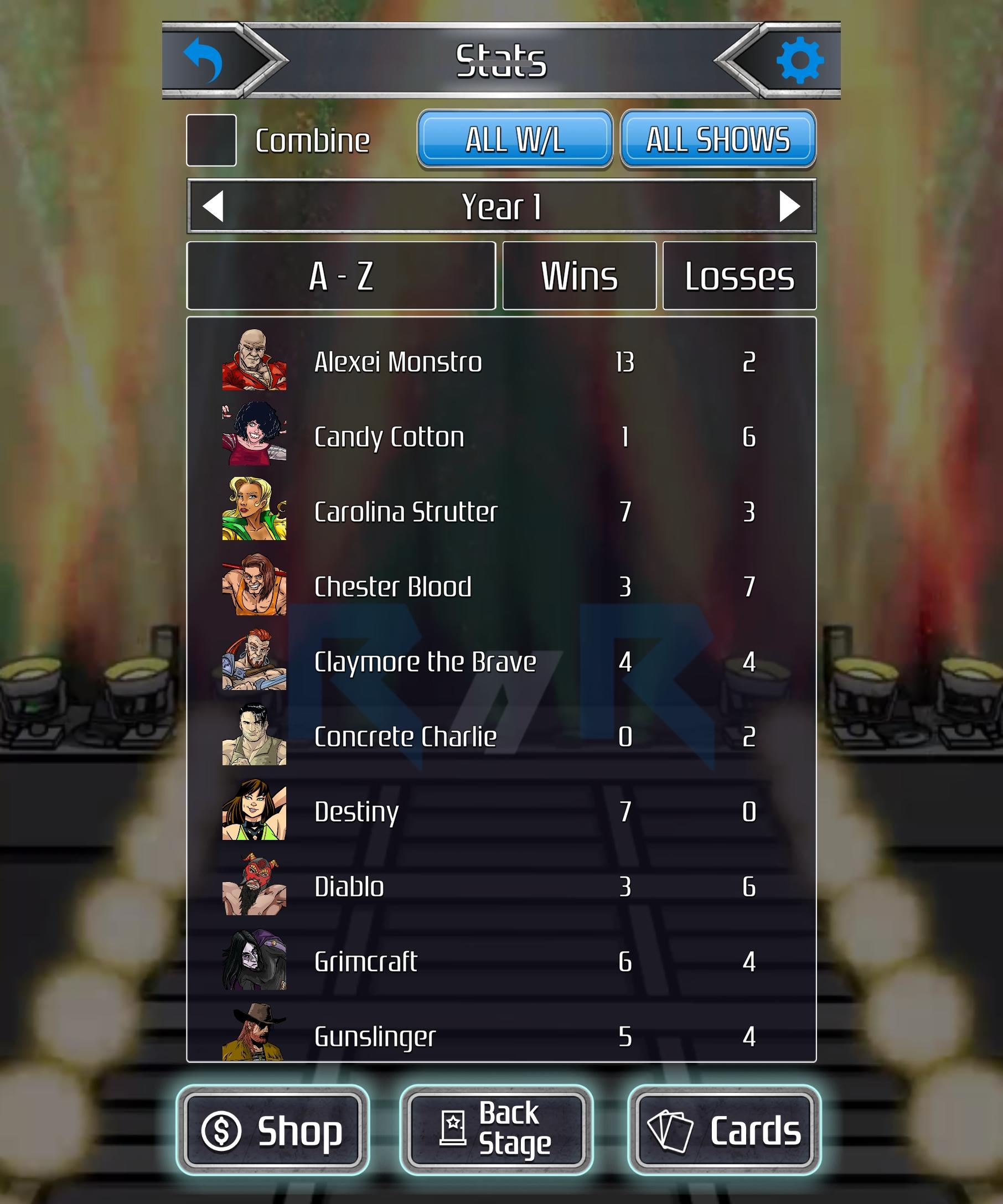This screenshot has height=1204, width=1003.
Task: Switch sorting to the Wins column
Action: (x=580, y=276)
